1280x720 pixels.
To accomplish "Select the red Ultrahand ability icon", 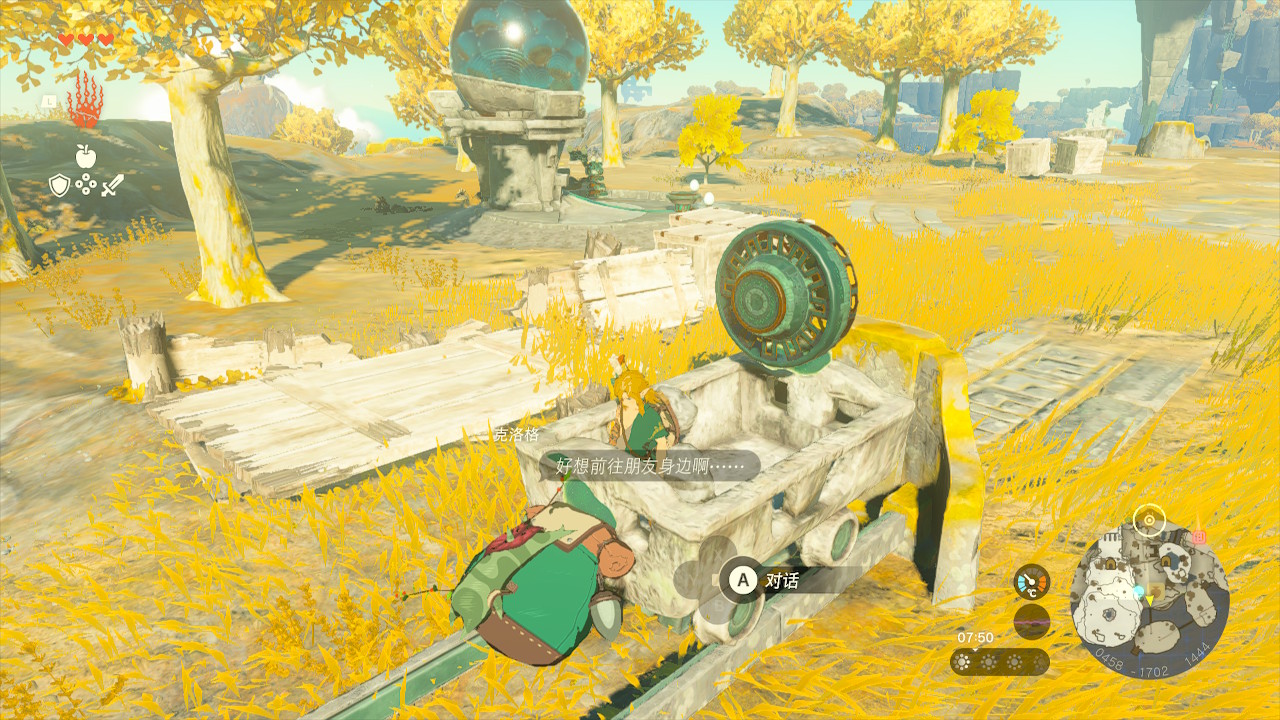I will pyautogui.click(x=85, y=101).
